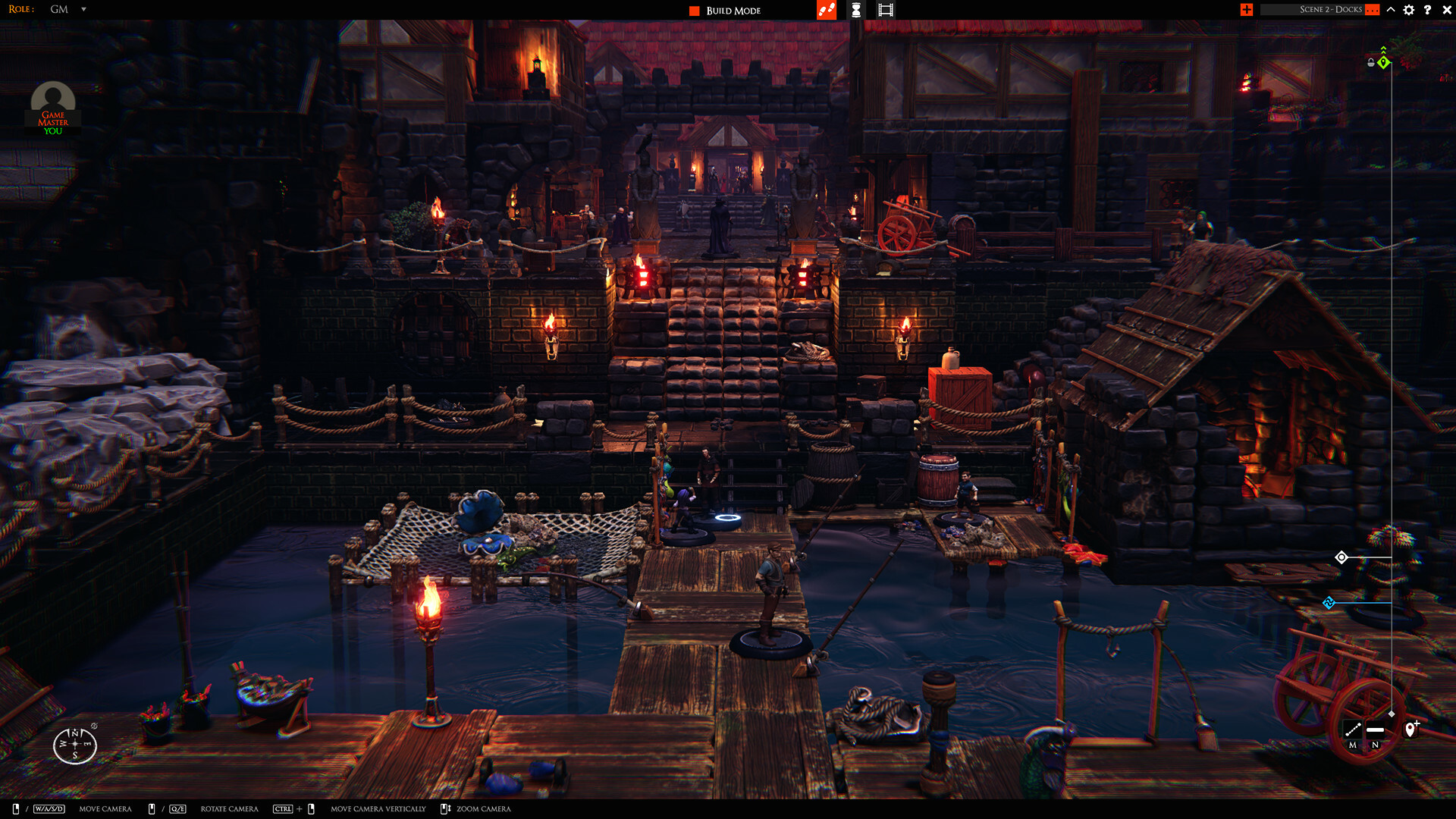The height and width of the screenshot is (819, 1456).
Task: Click the Build Mode menu label
Action: coord(733,11)
